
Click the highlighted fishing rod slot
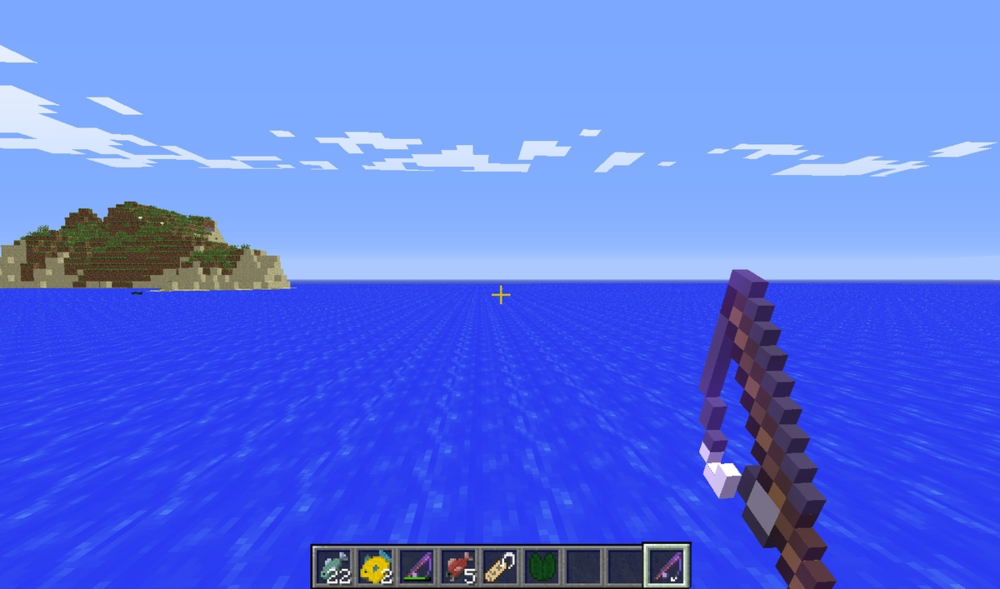[x=665, y=567]
